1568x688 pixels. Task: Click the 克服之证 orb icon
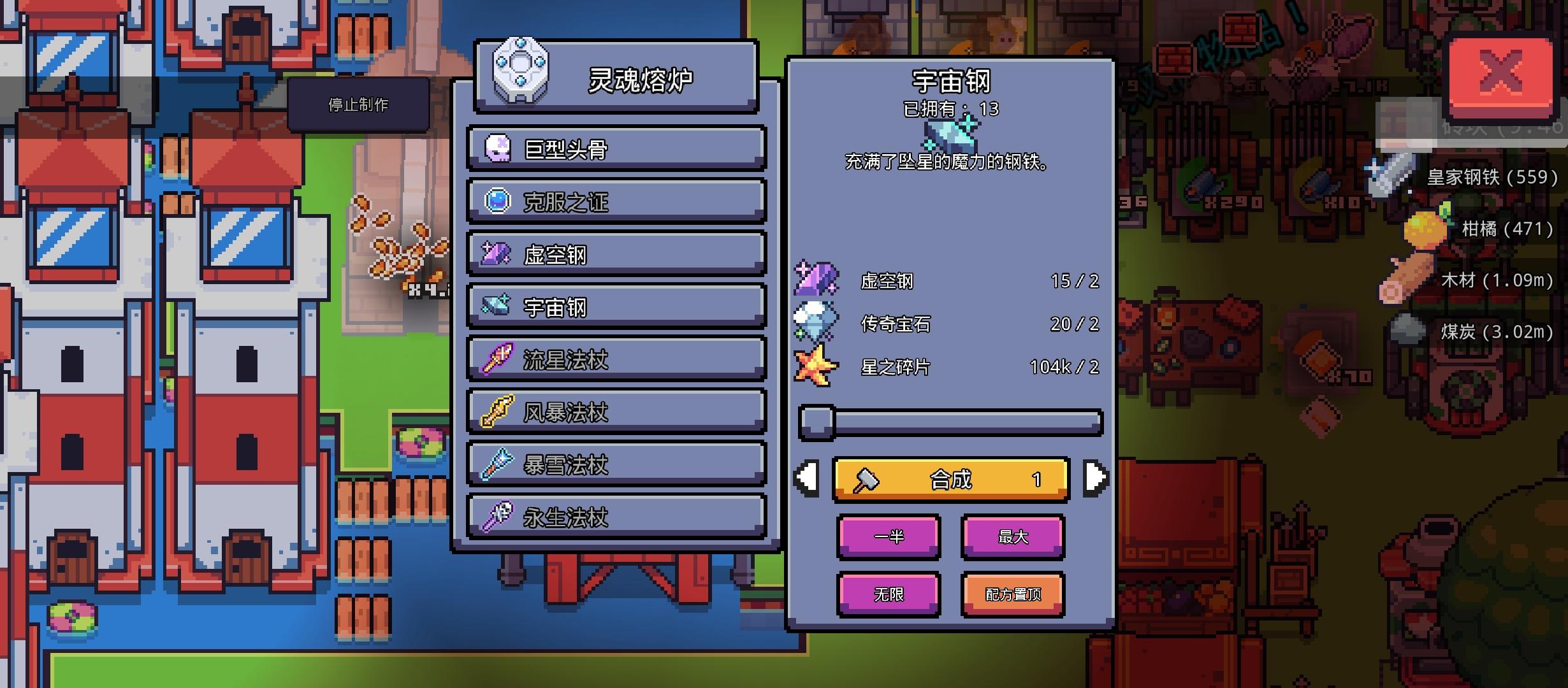[496, 200]
